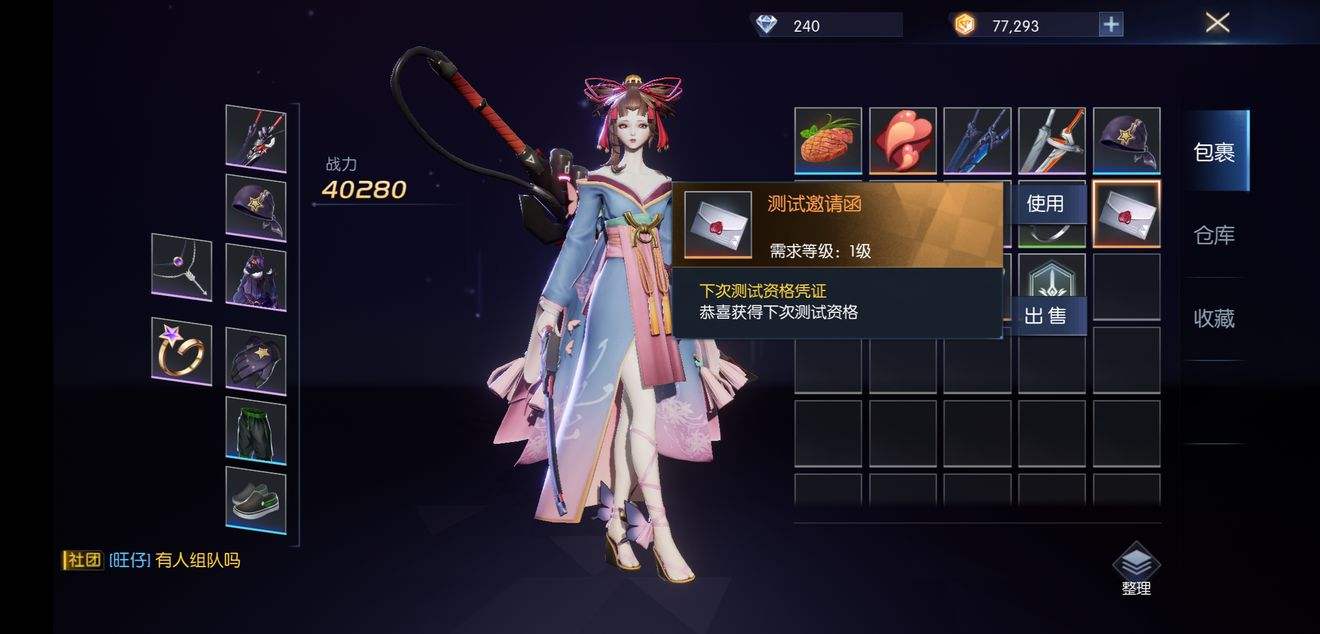Inspect the equipped necklace slot
Screen dimensions: 1320x634
[x=181, y=266]
